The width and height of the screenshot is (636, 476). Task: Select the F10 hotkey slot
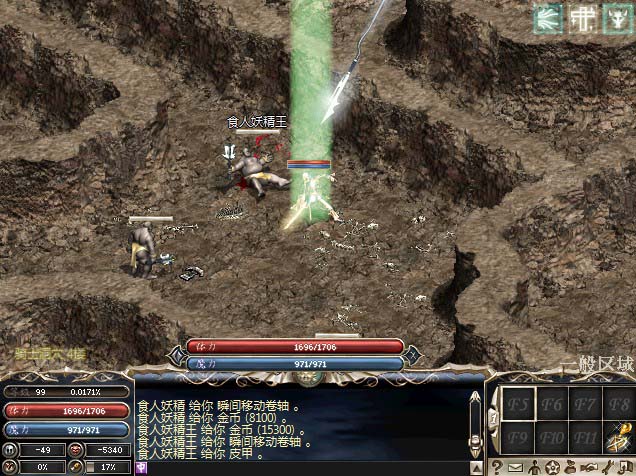pyautogui.click(x=553, y=437)
